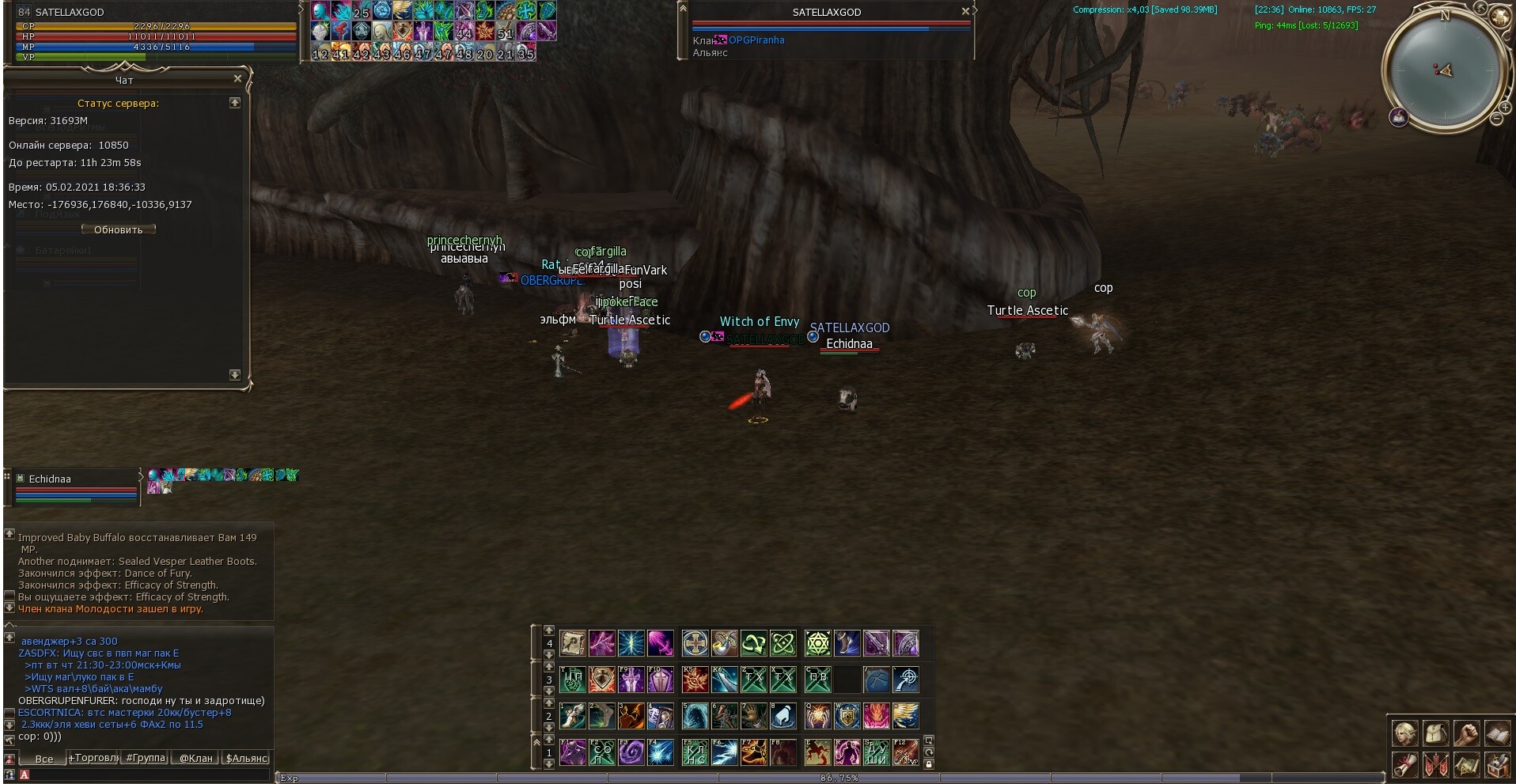The width and height of the screenshot is (1516, 784).
Task: Use the F12 PvP weapon slot
Action: point(905,752)
